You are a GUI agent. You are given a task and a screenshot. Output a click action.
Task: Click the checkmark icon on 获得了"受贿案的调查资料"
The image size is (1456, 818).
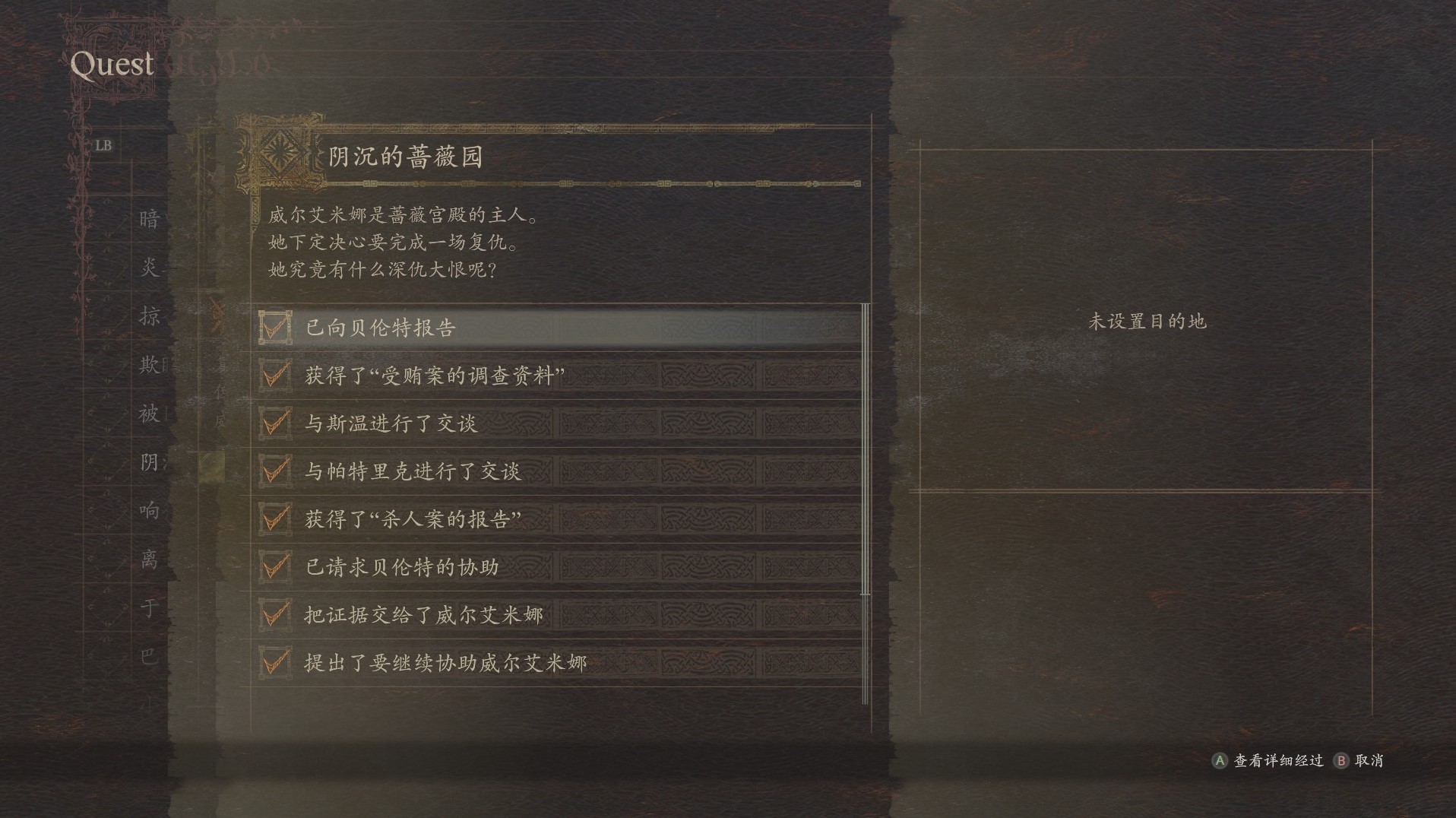click(x=275, y=376)
